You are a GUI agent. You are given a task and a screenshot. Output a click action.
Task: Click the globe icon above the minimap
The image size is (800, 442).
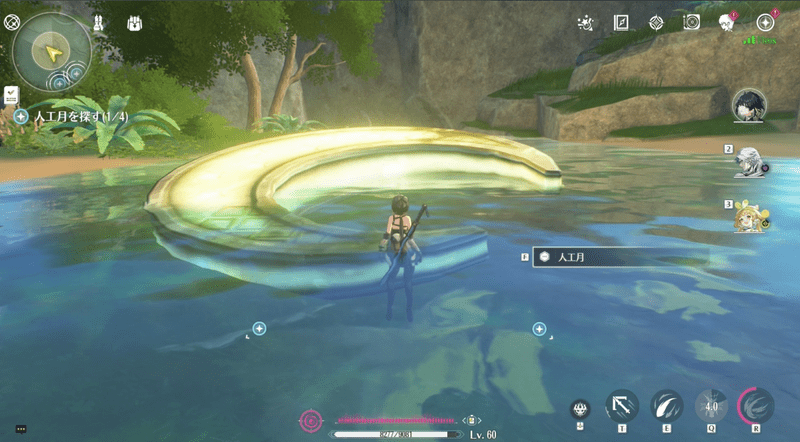tap(11, 19)
